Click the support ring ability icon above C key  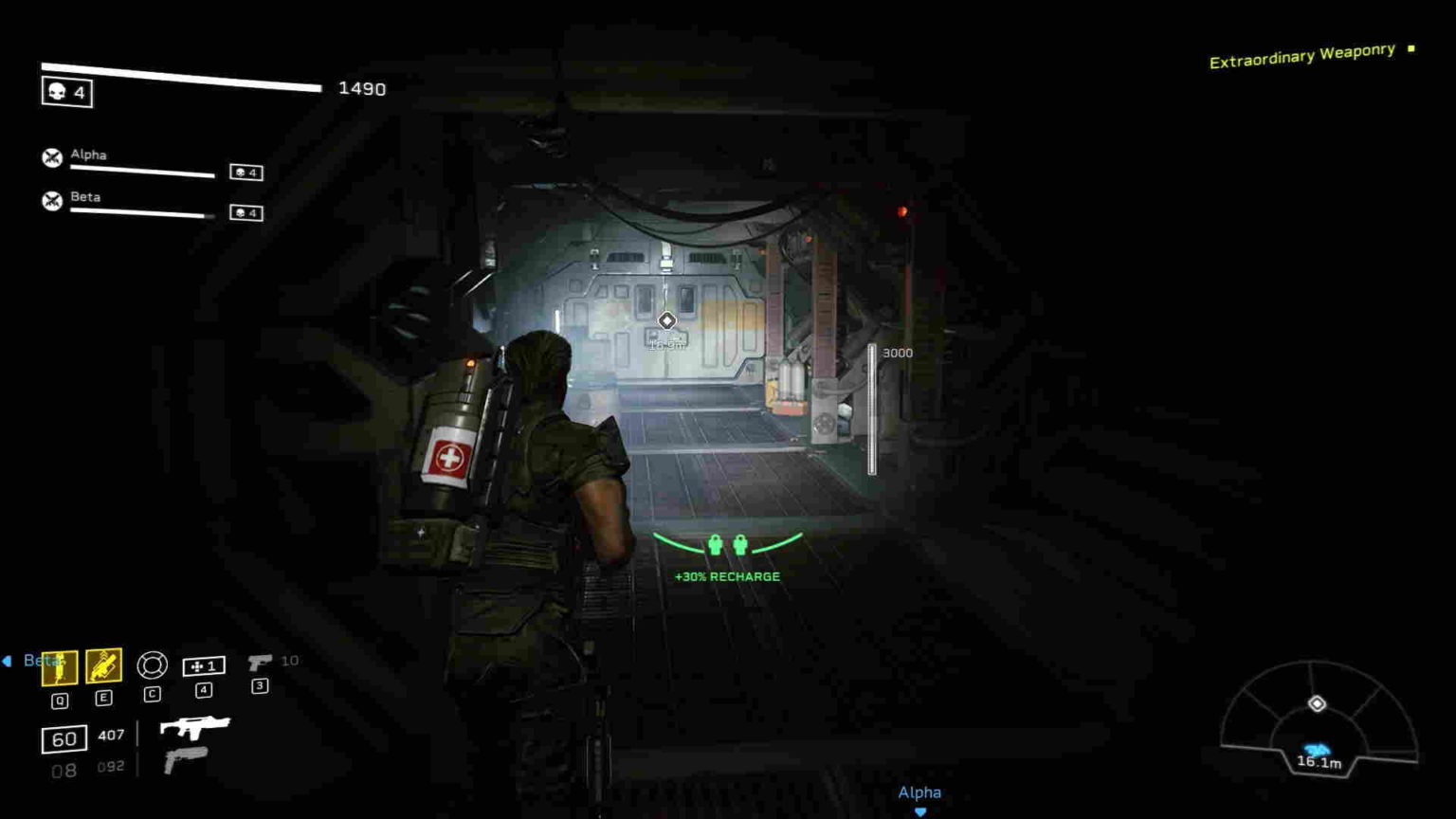(x=151, y=666)
